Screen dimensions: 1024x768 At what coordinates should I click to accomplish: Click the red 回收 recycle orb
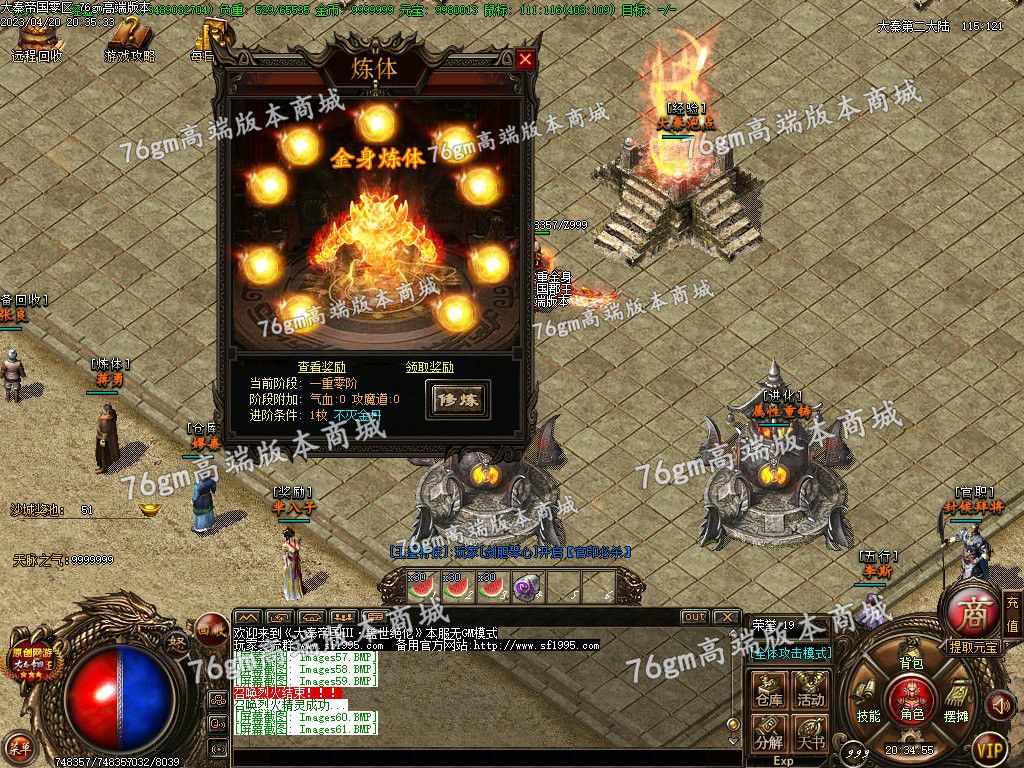[x=209, y=630]
